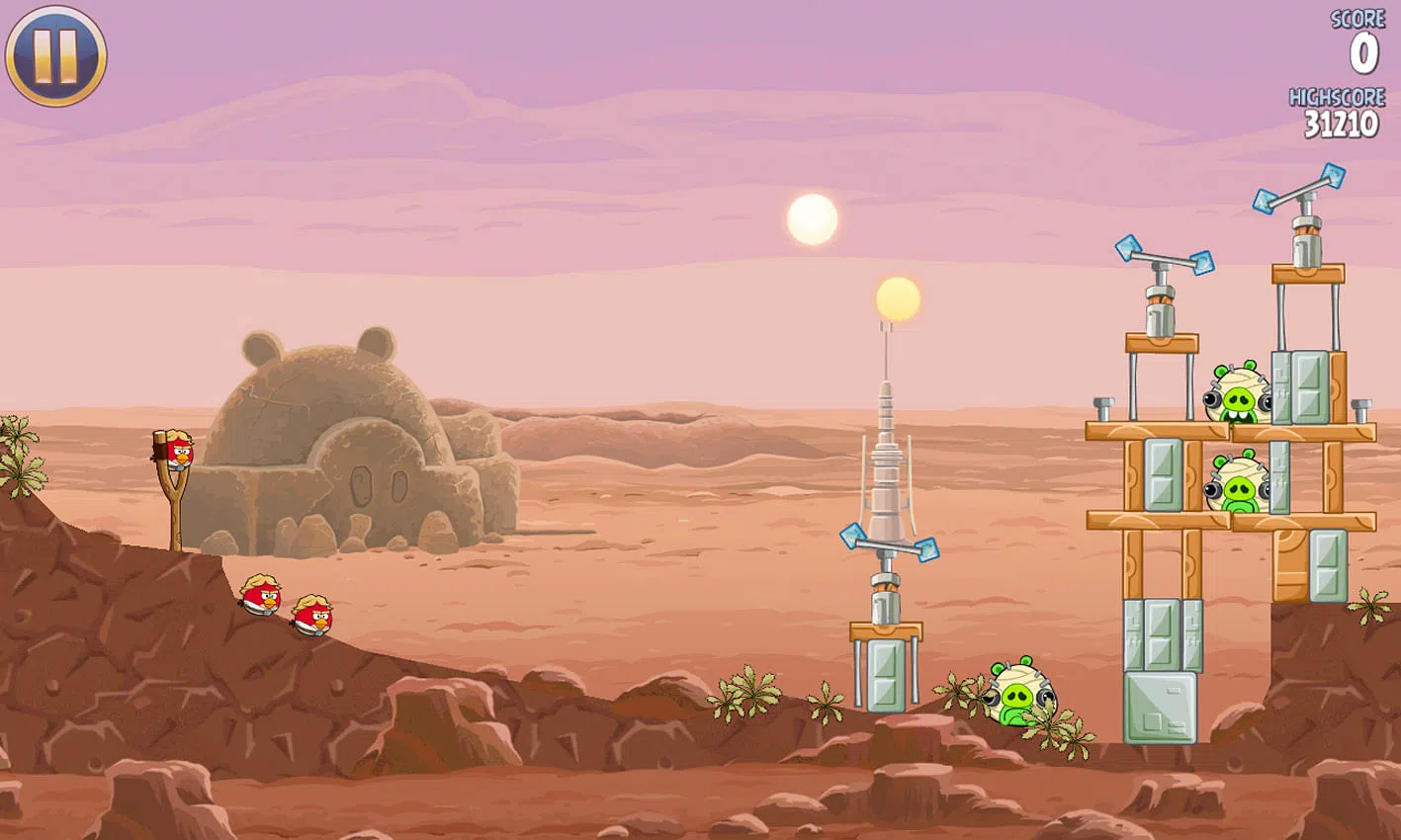The image size is (1401, 840).
Task: Click the moisture vaporator antenna tower
Action: coord(885,464)
